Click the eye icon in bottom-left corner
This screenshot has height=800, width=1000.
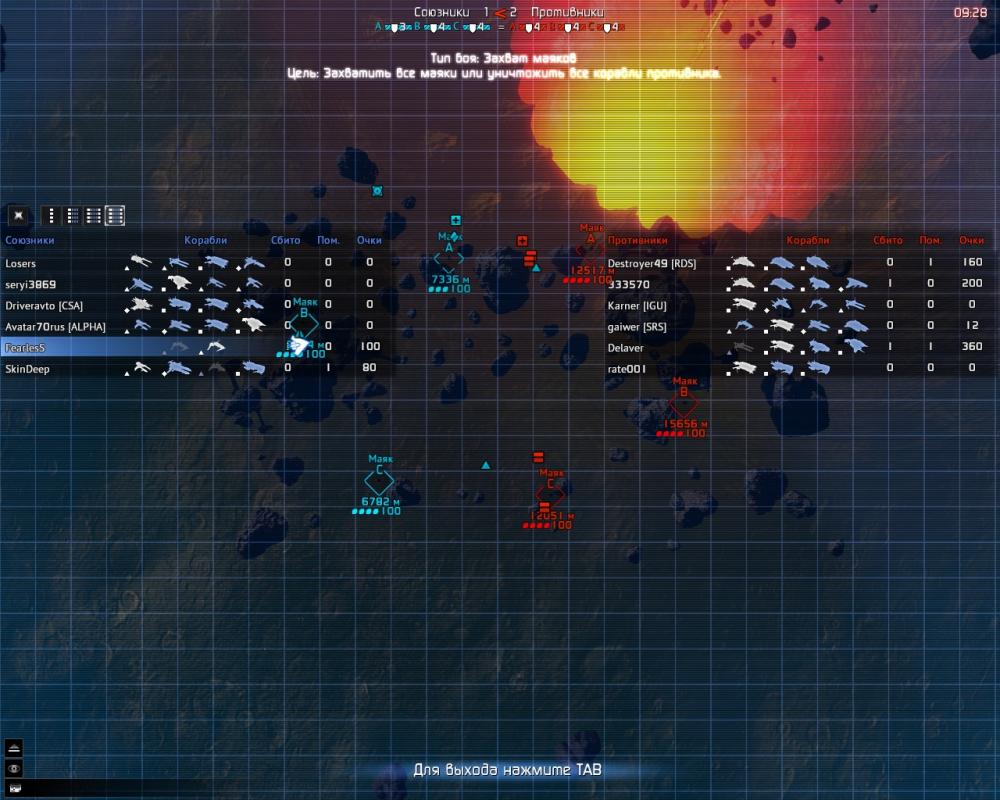click(x=14, y=767)
